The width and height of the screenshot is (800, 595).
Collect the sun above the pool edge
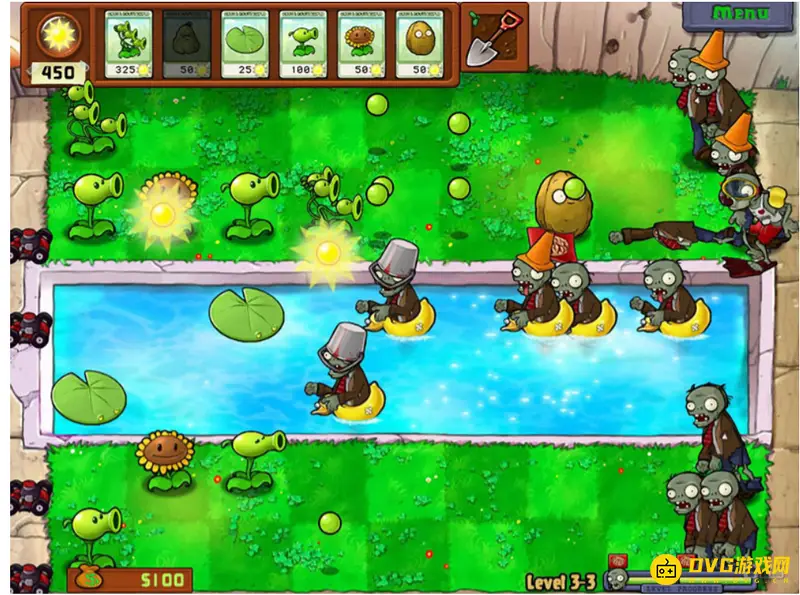(327, 252)
